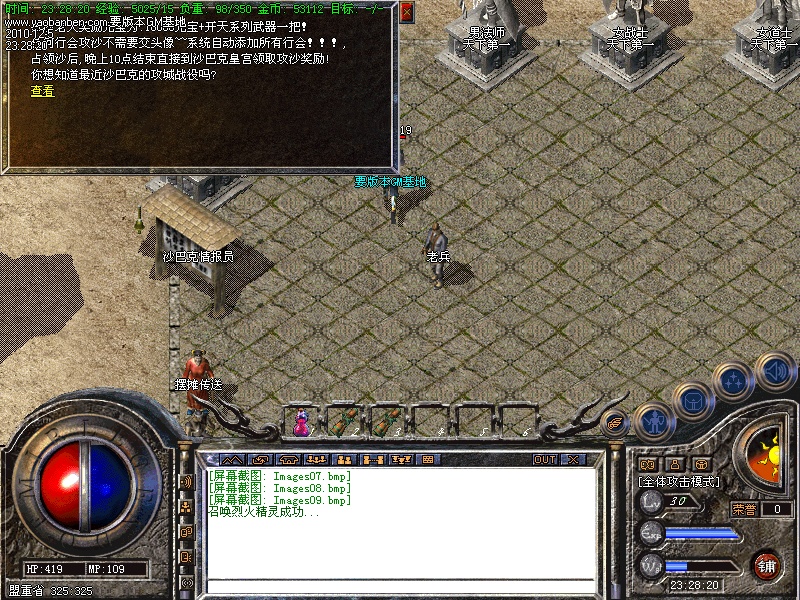Open the speaker sound round button

(775, 371)
